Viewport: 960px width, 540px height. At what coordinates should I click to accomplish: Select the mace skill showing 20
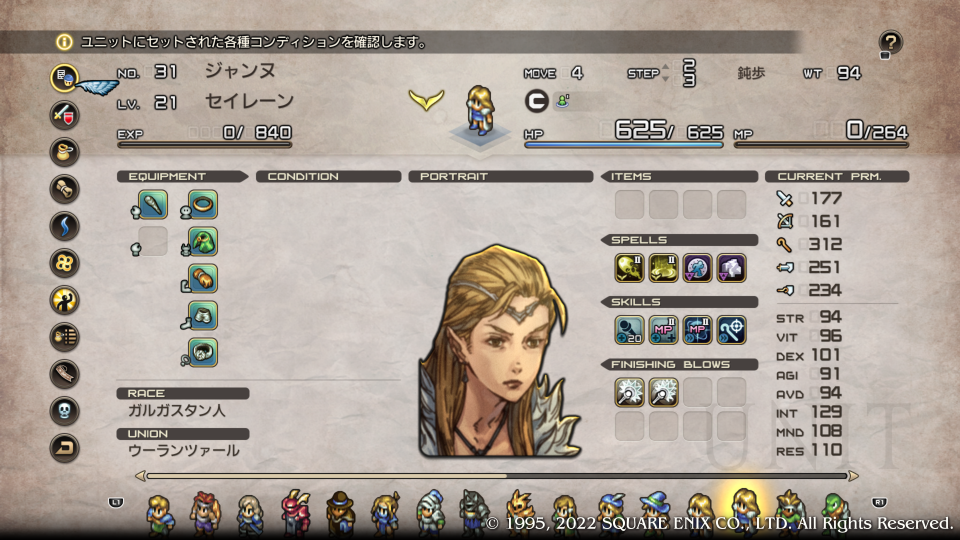coord(629,329)
